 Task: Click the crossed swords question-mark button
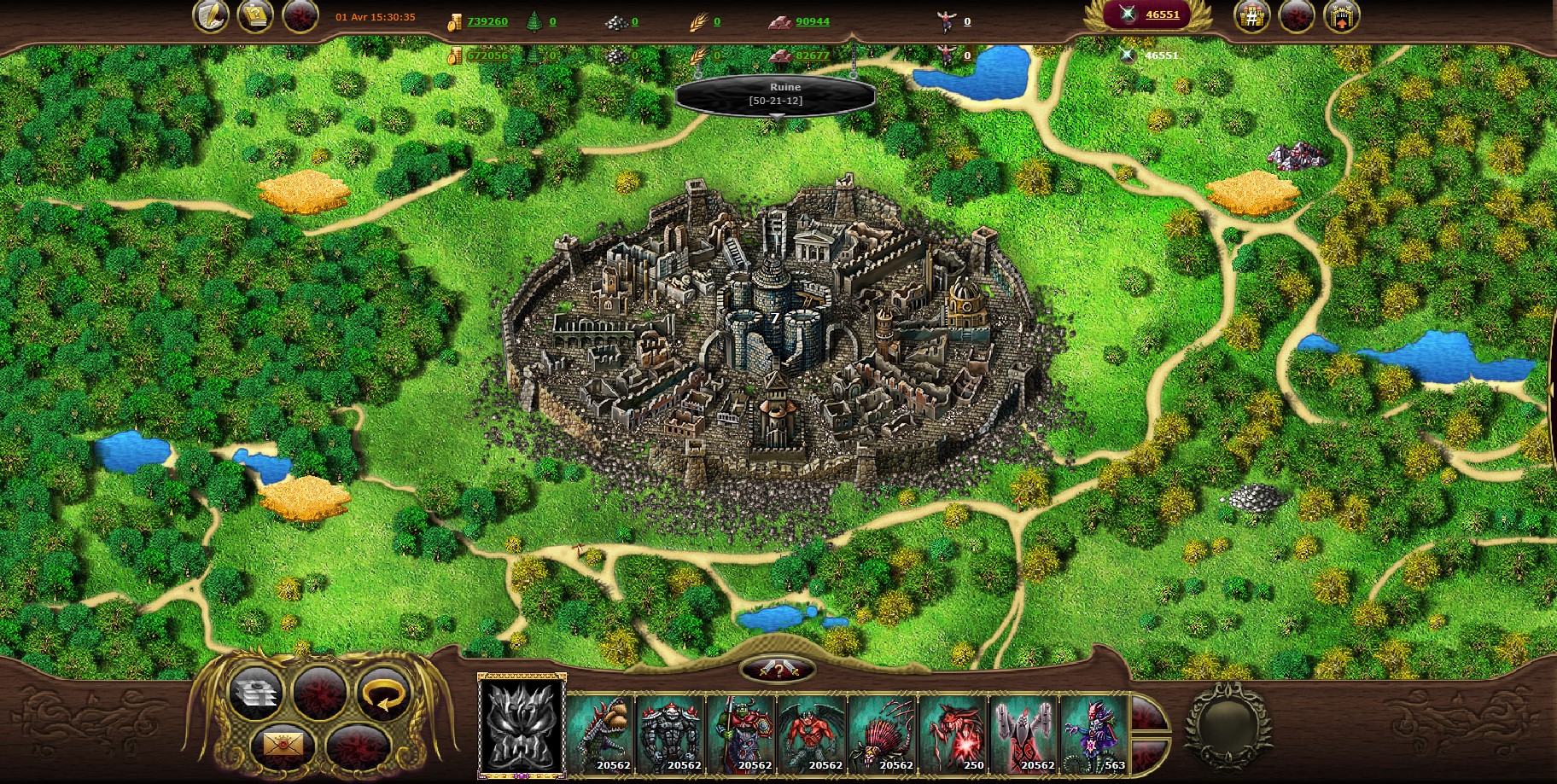778,670
